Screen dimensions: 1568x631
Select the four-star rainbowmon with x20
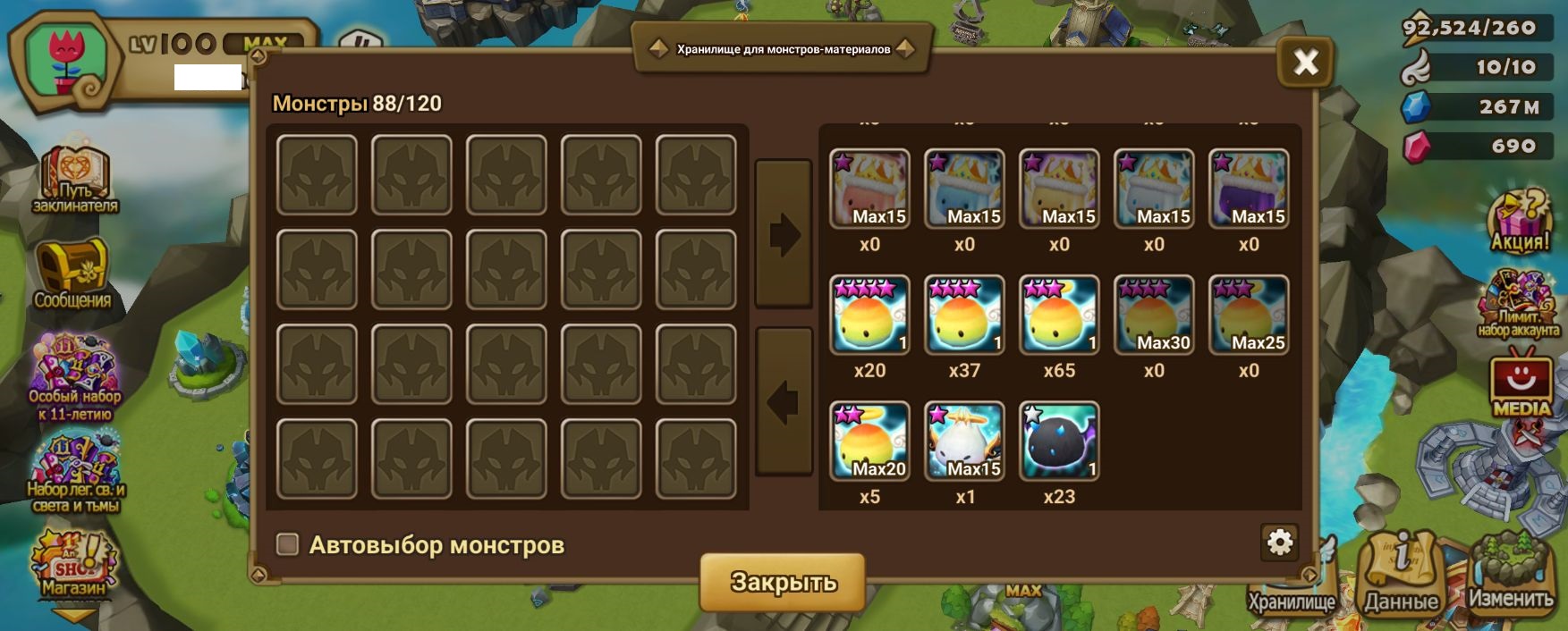[x=869, y=315]
